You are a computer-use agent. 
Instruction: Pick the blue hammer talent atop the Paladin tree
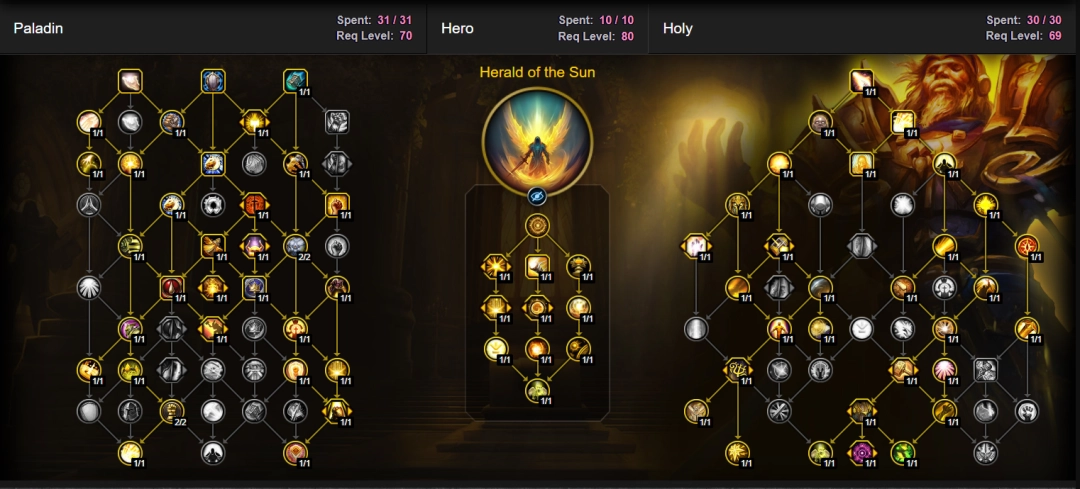[295, 80]
